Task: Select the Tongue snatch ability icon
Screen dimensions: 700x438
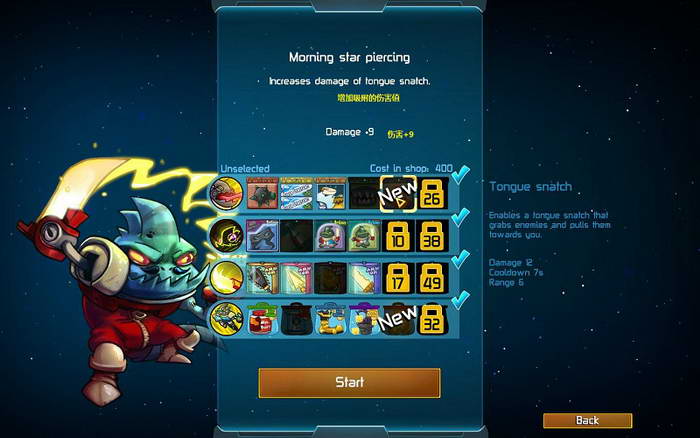Action: tap(225, 193)
